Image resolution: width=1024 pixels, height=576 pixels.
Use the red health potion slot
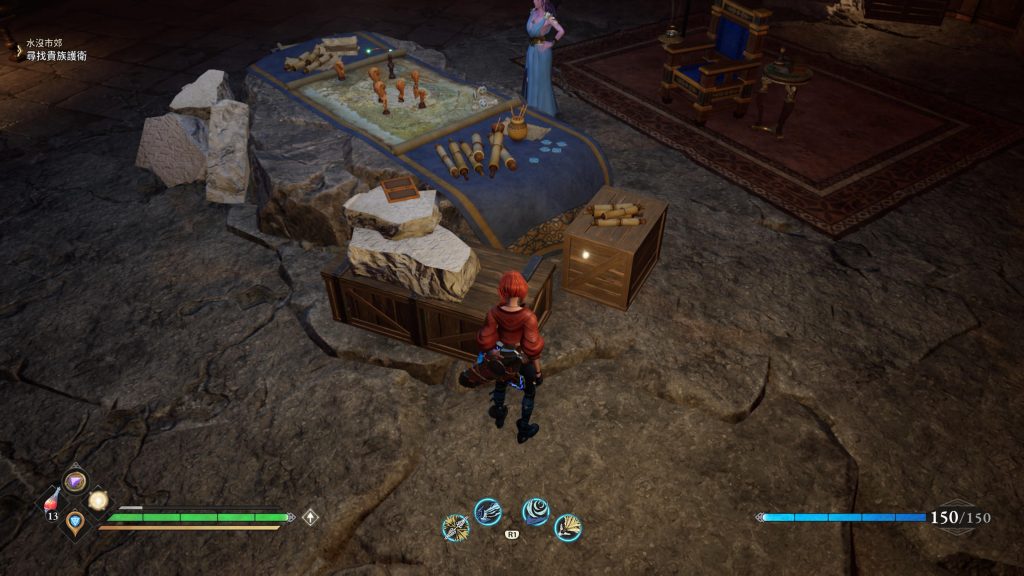coord(52,503)
